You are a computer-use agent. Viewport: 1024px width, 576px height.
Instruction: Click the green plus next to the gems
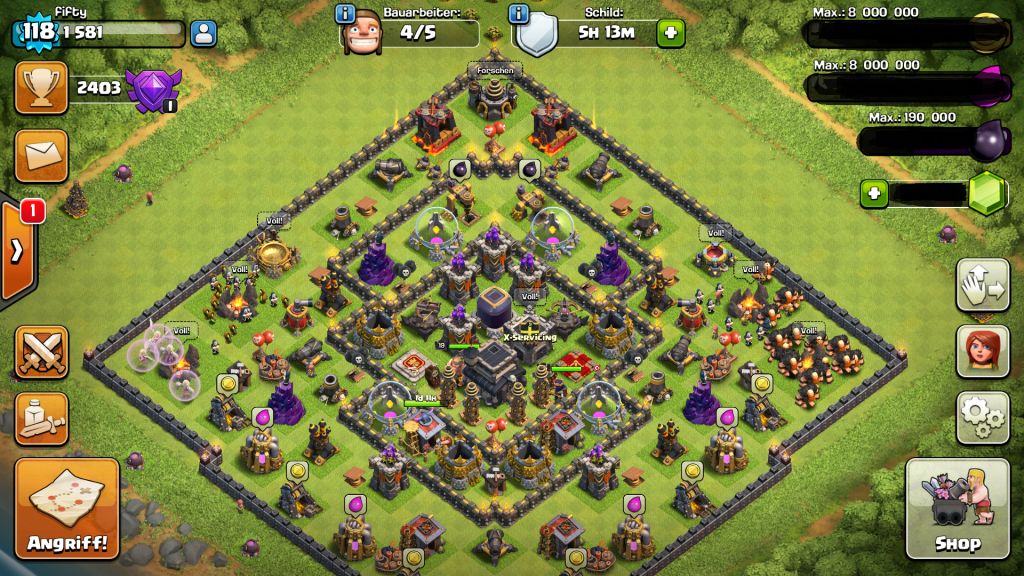tap(875, 192)
